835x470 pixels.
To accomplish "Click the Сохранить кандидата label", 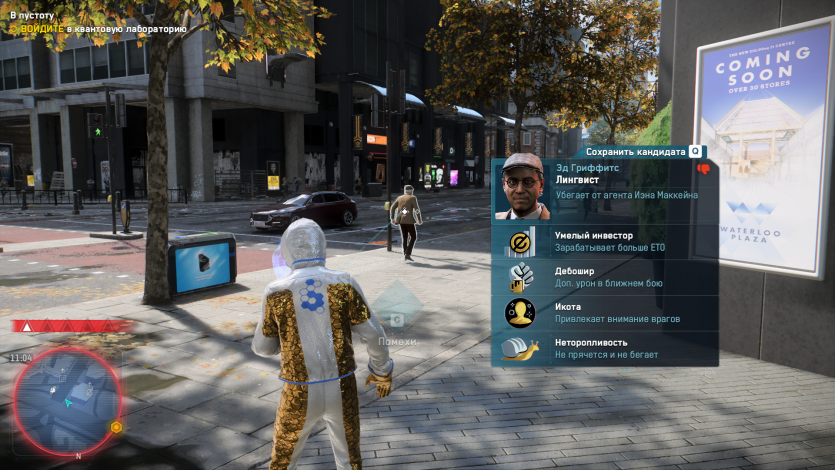I will tap(636, 152).
